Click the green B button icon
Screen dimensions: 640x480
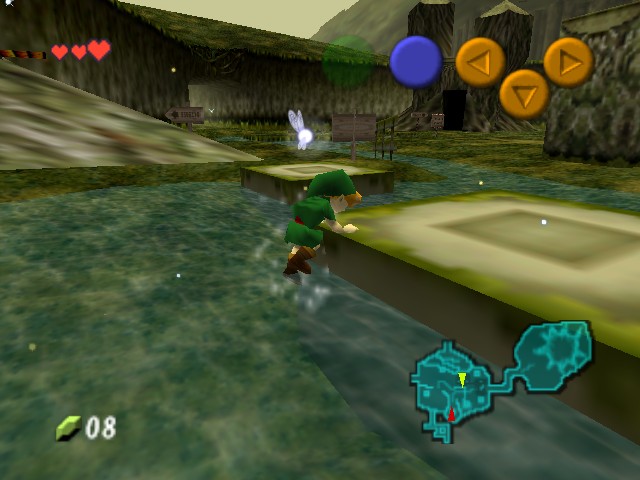pyautogui.click(x=347, y=61)
